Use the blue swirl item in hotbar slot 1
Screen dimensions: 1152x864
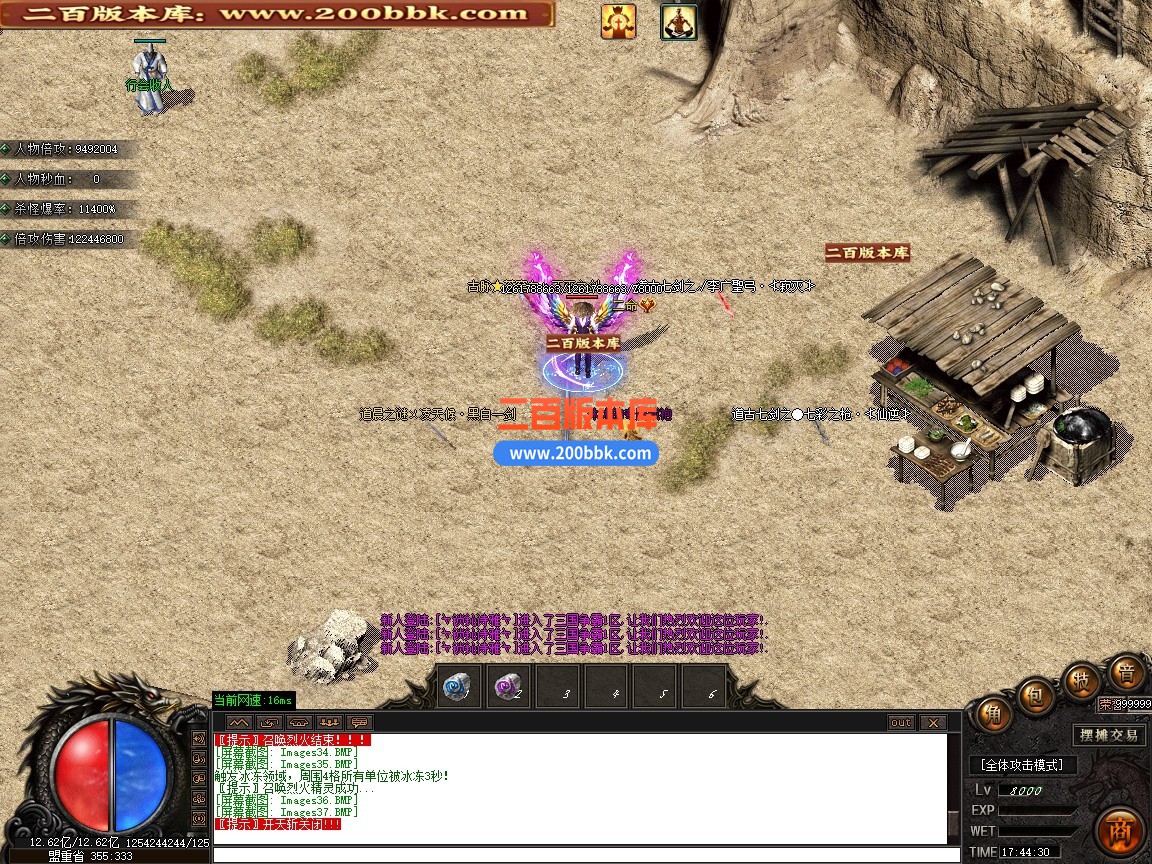pyautogui.click(x=459, y=688)
